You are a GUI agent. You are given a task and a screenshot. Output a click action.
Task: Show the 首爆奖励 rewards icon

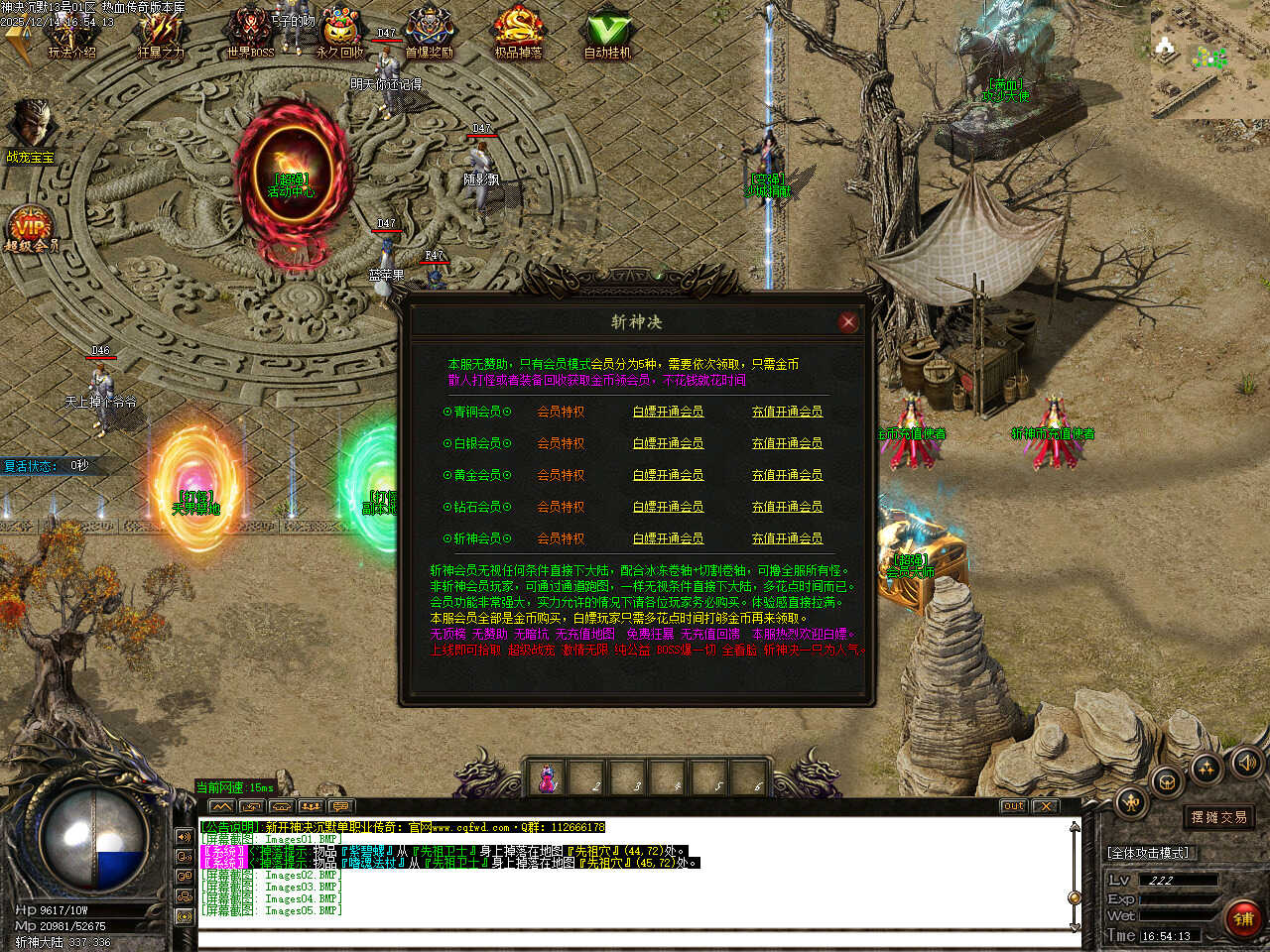coord(429,35)
